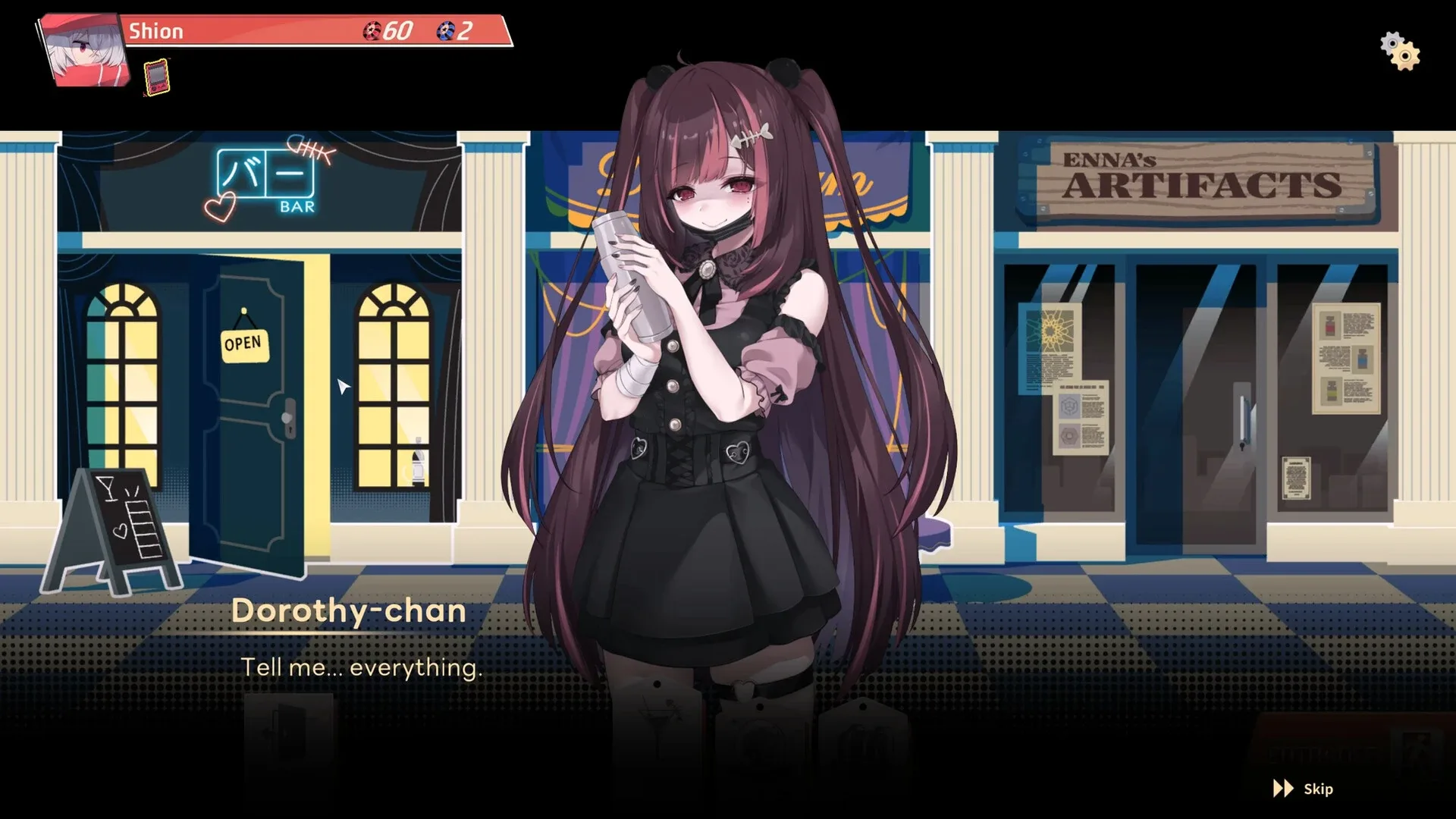Open the settings gear icon
This screenshot has height=819, width=1456.
point(1399,50)
